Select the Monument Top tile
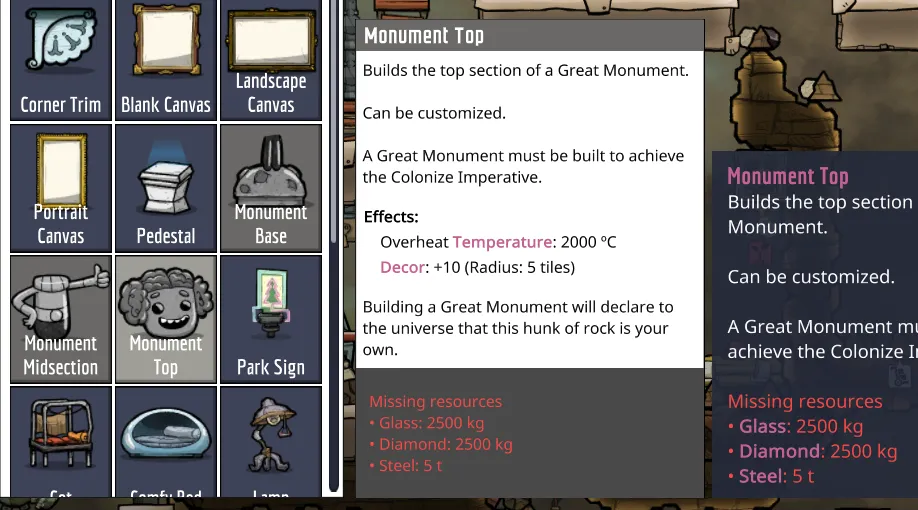 [166, 319]
